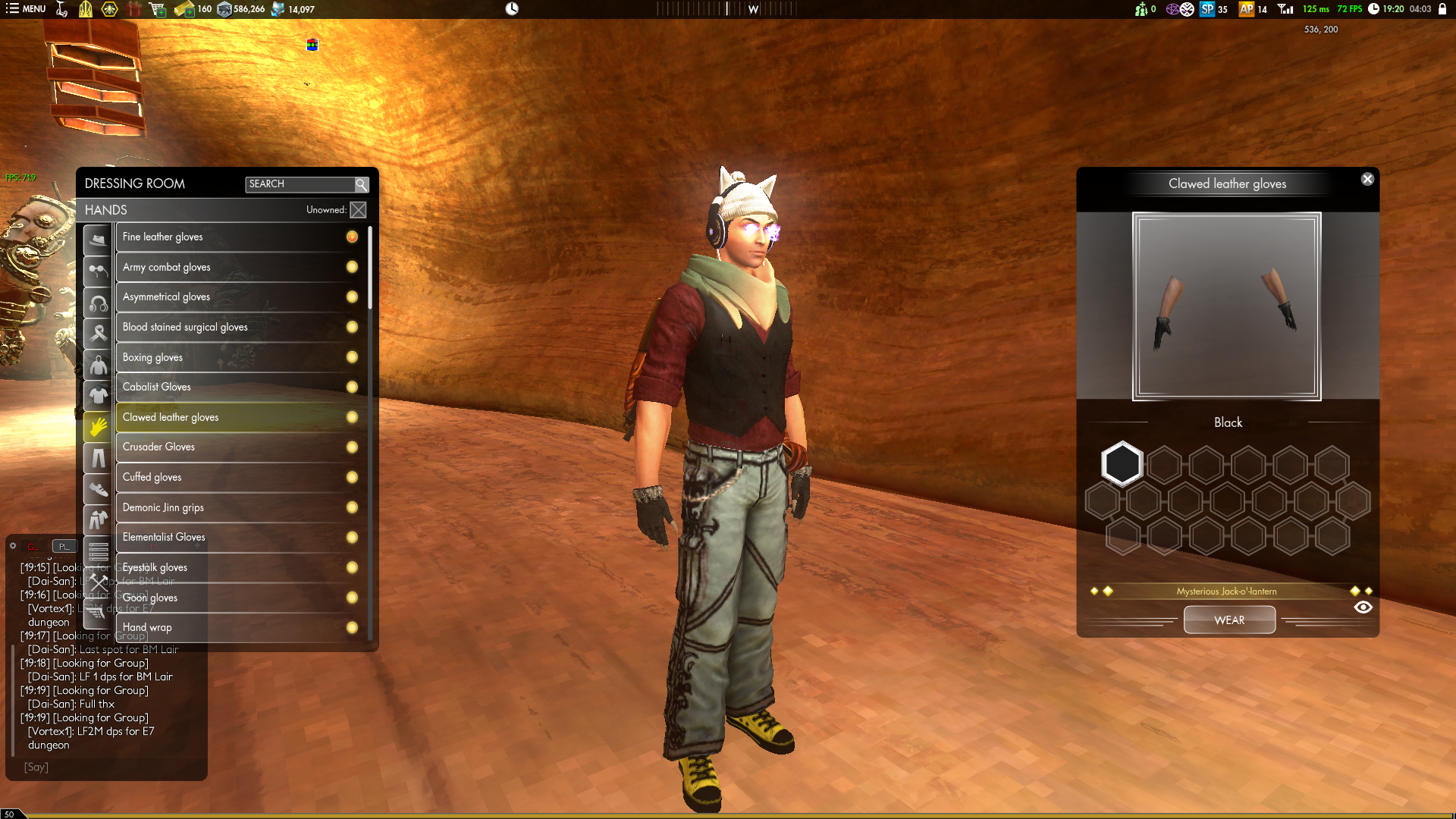Select the Black color swatch
Image resolution: width=1456 pixels, height=819 pixels.
click(x=1122, y=463)
